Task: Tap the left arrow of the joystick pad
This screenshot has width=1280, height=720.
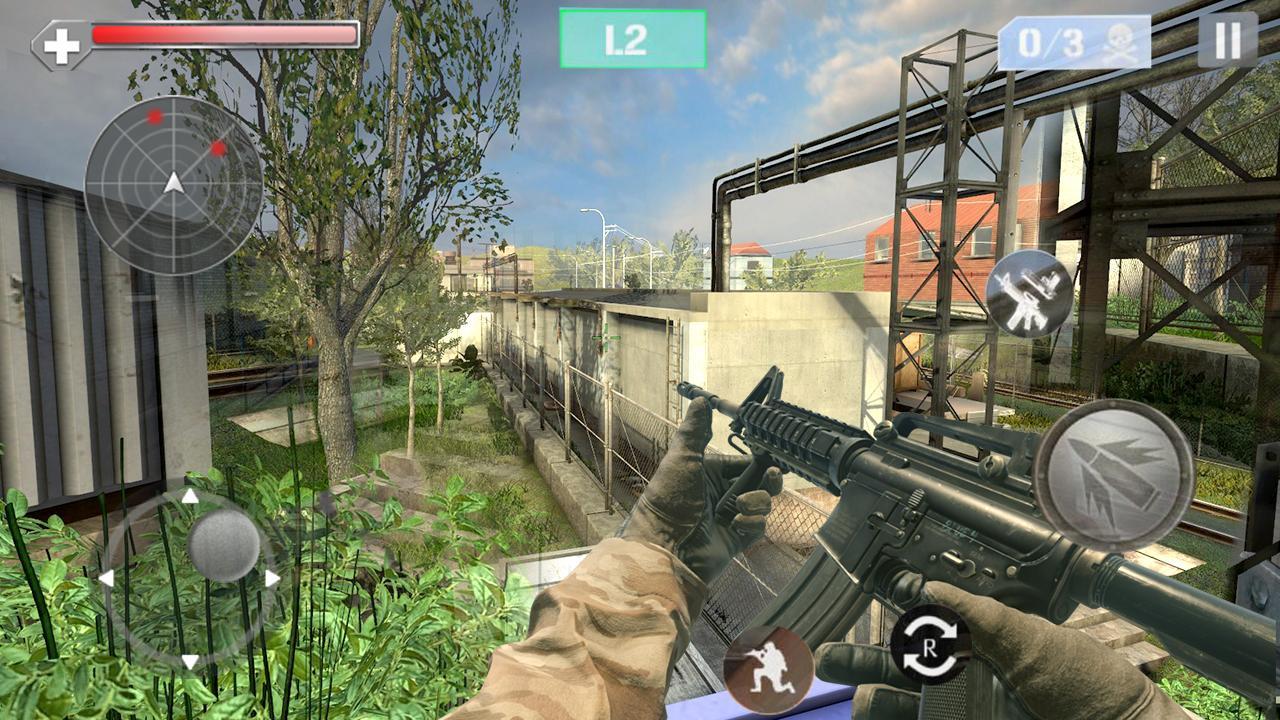Action: (106, 578)
